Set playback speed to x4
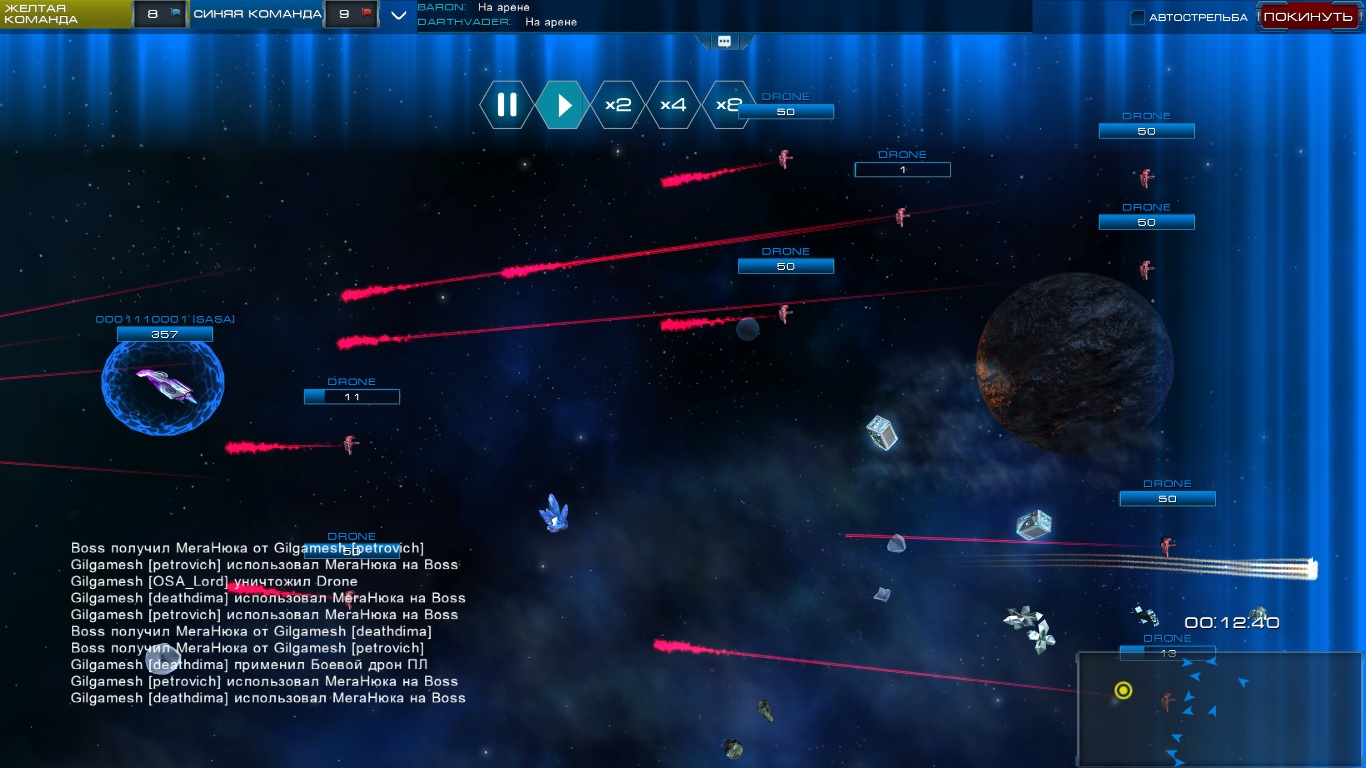The width and height of the screenshot is (1366, 768). coord(673,105)
